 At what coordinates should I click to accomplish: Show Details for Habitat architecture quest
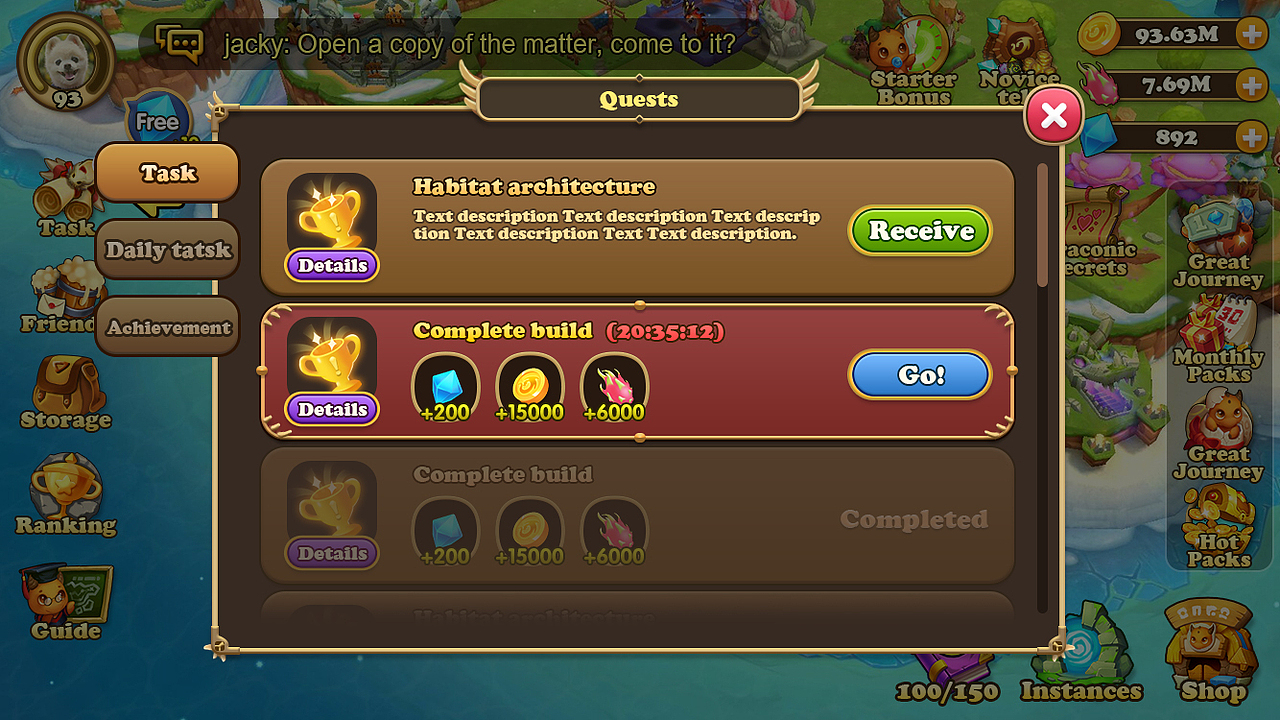click(332, 265)
